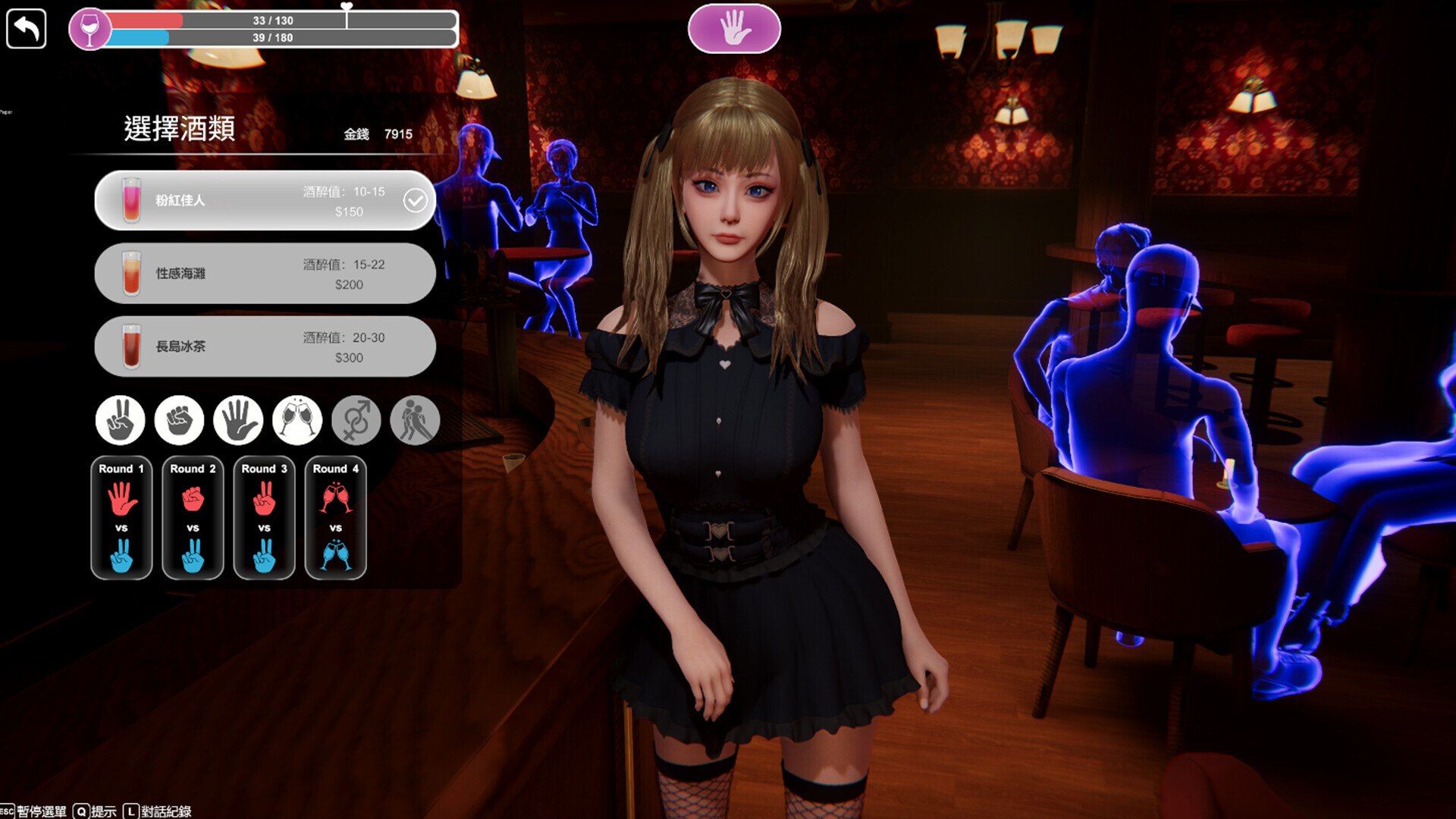Click the greyed-out gender symbols icon
The image size is (1456, 819).
point(355,419)
